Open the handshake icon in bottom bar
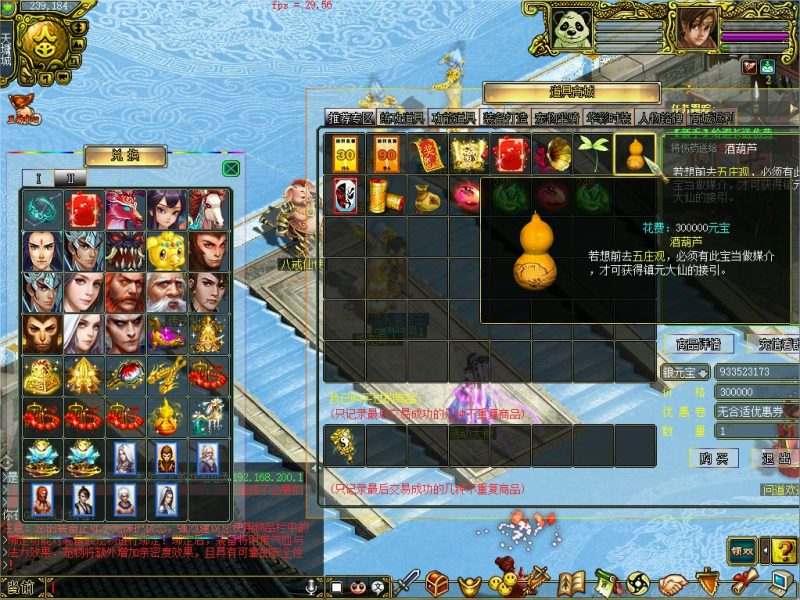Viewport: 800px width, 600px height. pos(674,582)
